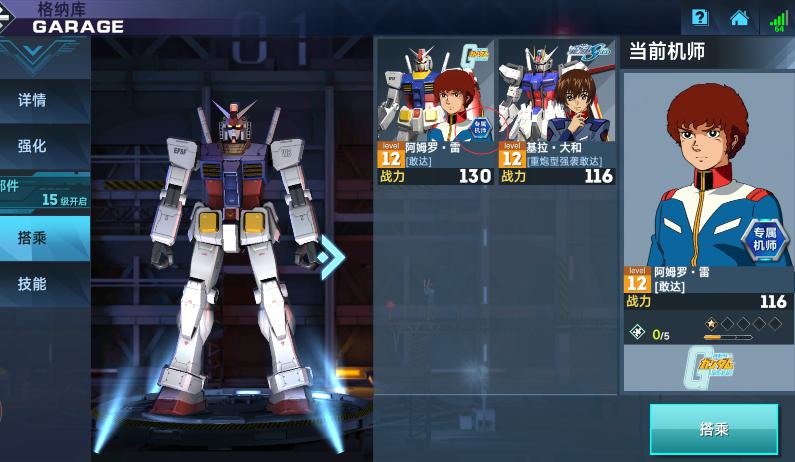Choose the 基拉·大和 pilot card
The height and width of the screenshot is (462, 795).
pyautogui.click(x=556, y=112)
